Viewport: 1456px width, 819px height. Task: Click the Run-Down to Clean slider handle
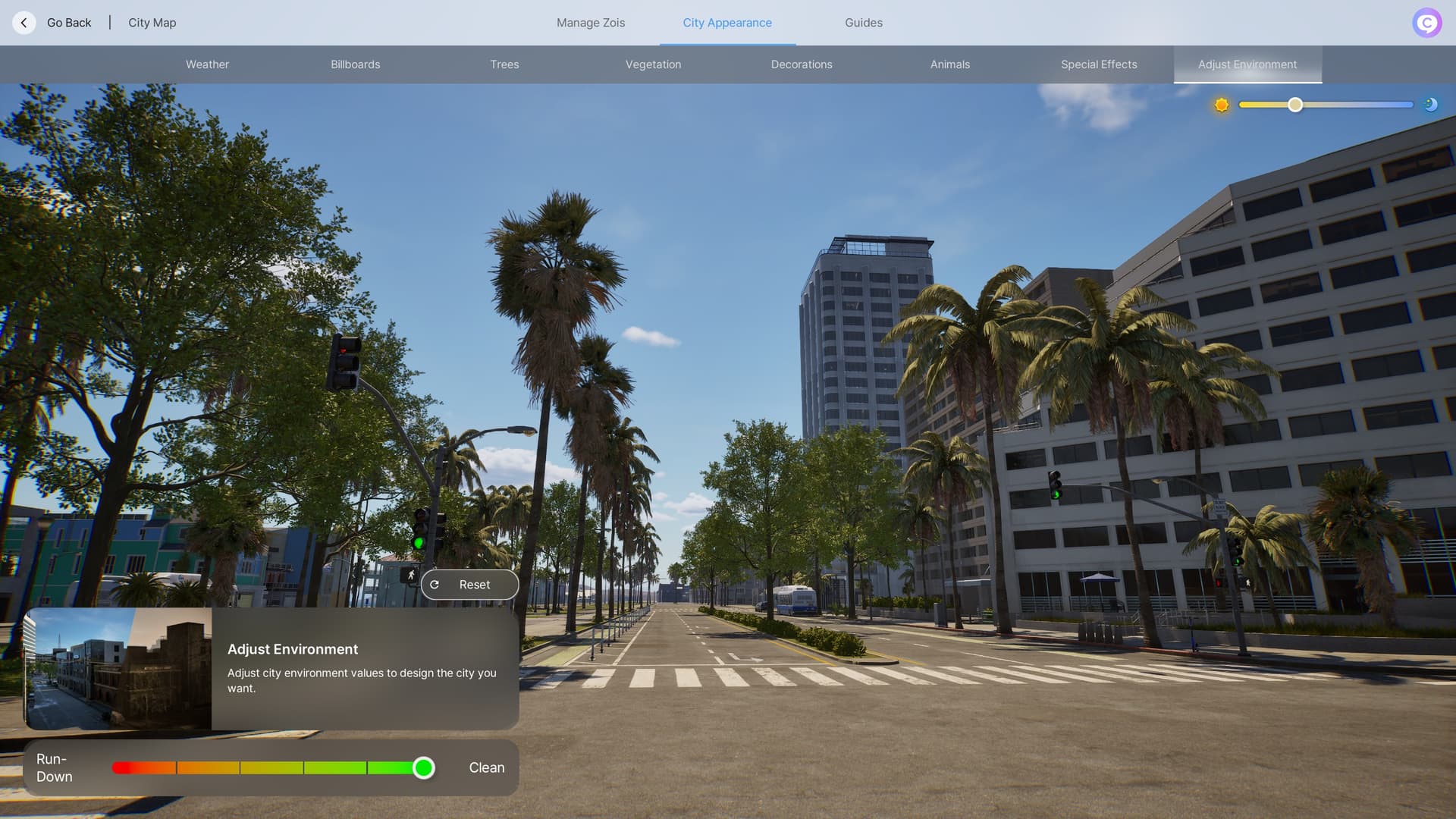[424, 768]
